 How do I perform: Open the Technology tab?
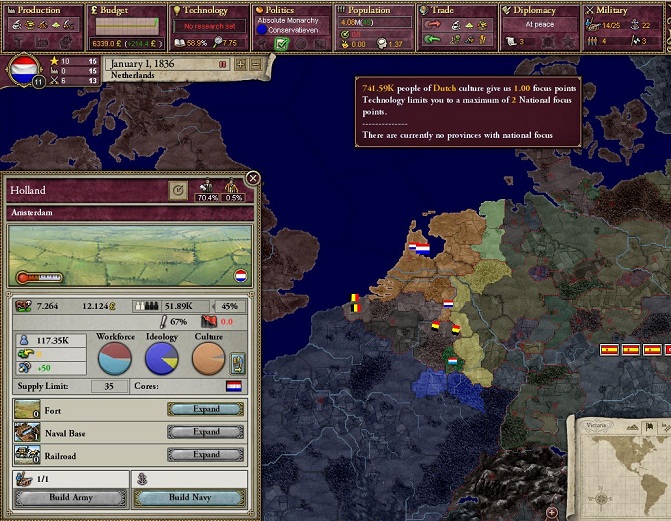click(208, 11)
